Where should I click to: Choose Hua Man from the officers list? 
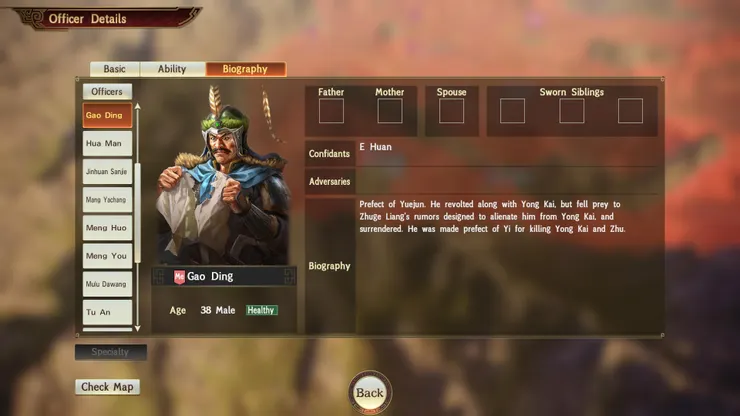[107, 143]
